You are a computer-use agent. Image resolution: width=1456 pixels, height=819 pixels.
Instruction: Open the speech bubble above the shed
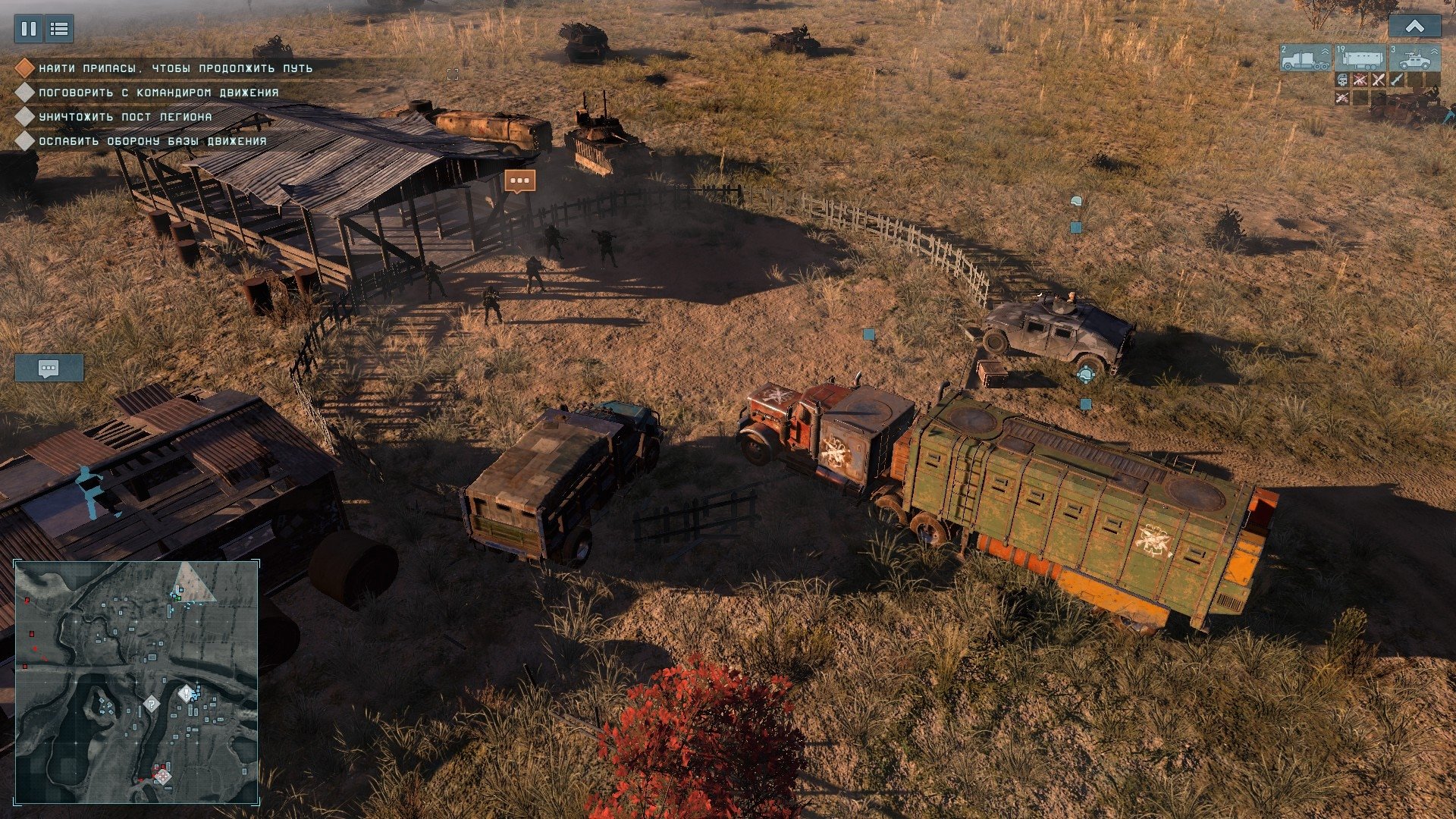pyautogui.click(x=519, y=180)
